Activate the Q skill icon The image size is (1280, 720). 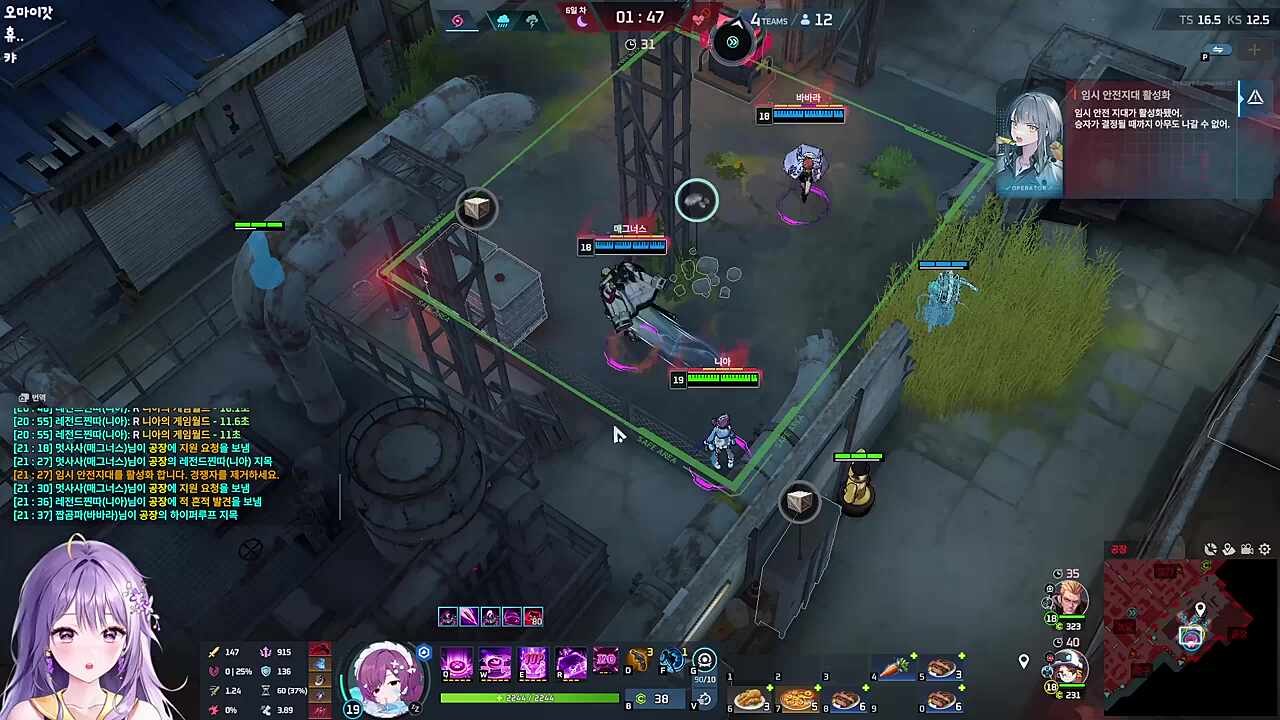457,662
